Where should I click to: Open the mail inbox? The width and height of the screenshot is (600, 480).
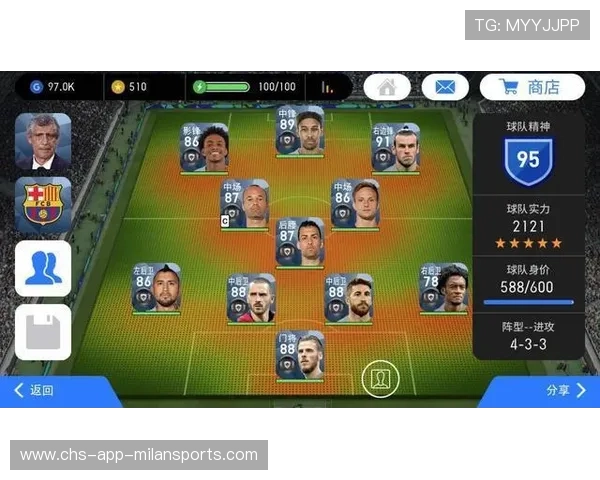point(445,87)
